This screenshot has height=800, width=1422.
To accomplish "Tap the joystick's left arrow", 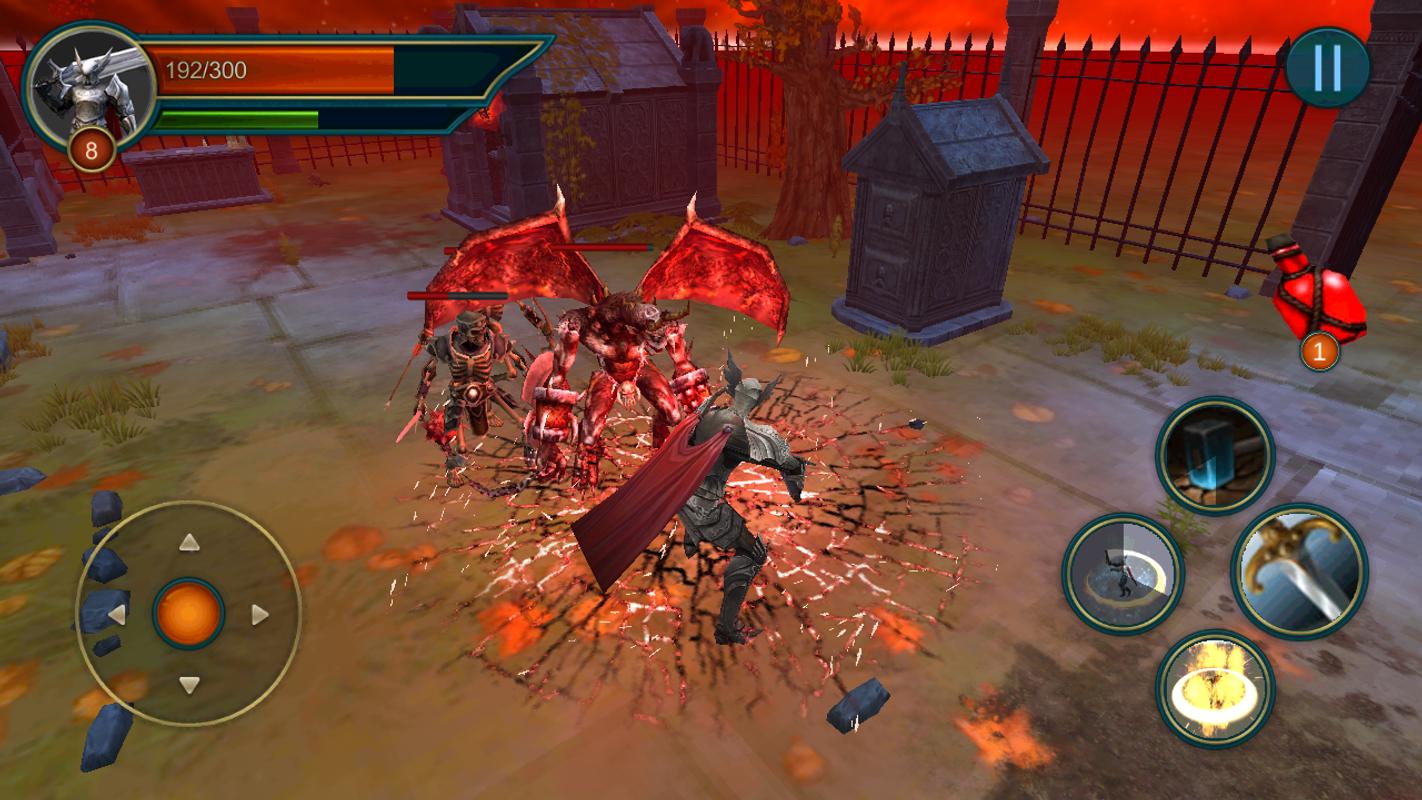I will click(x=117, y=614).
